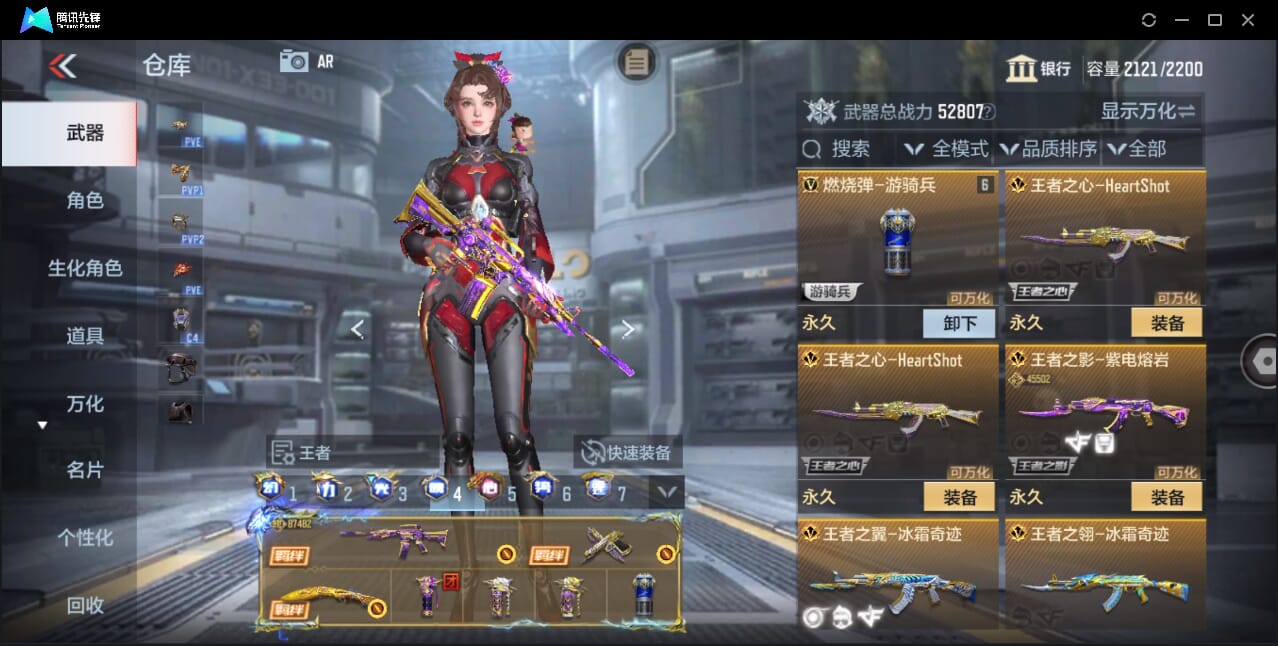Image resolution: width=1278 pixels, height=646 pixels.
Task: Switch to the 道具 tab
Action: [x=85, y=336]
